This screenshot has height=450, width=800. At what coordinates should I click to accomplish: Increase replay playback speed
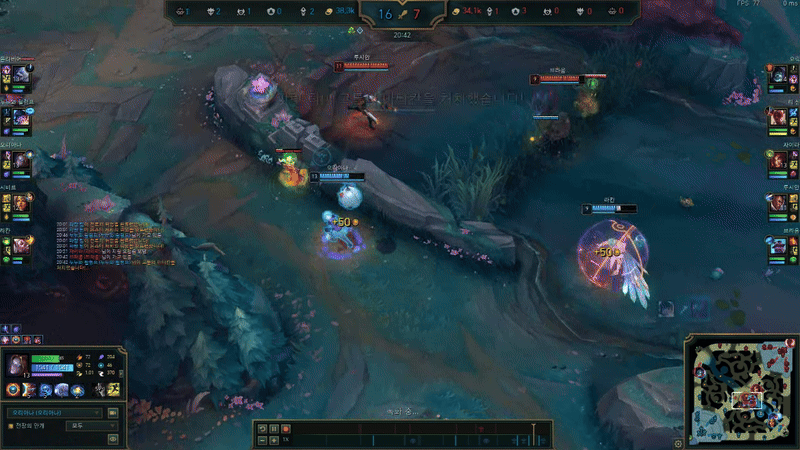coord(274,440)
